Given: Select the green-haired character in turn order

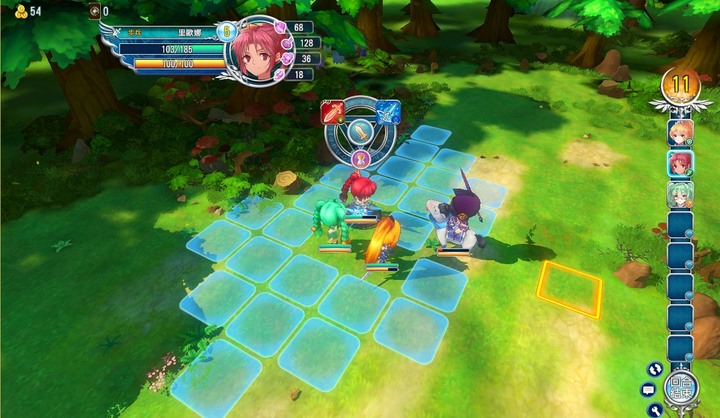Looking at the screenshot, I should click(680, 194).
